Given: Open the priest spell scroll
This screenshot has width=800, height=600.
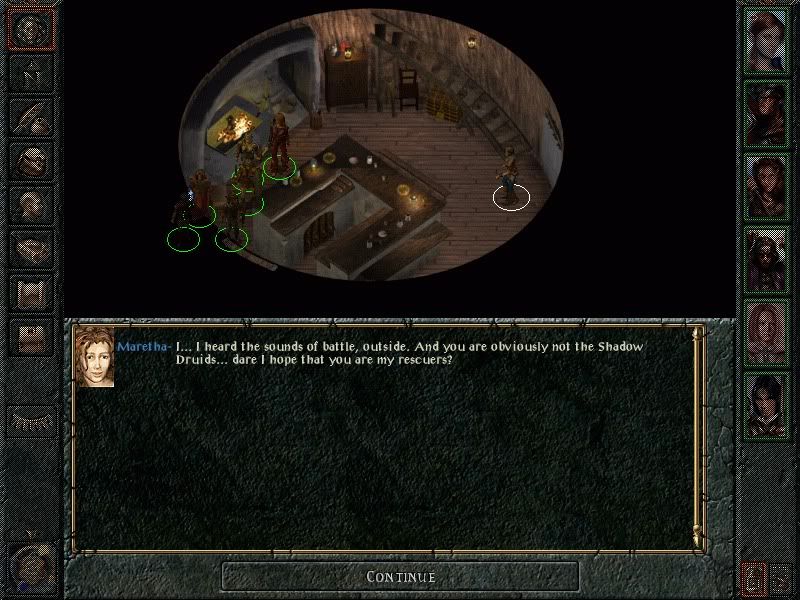Looking at the screenshot, I should click(x=30, y=292).
